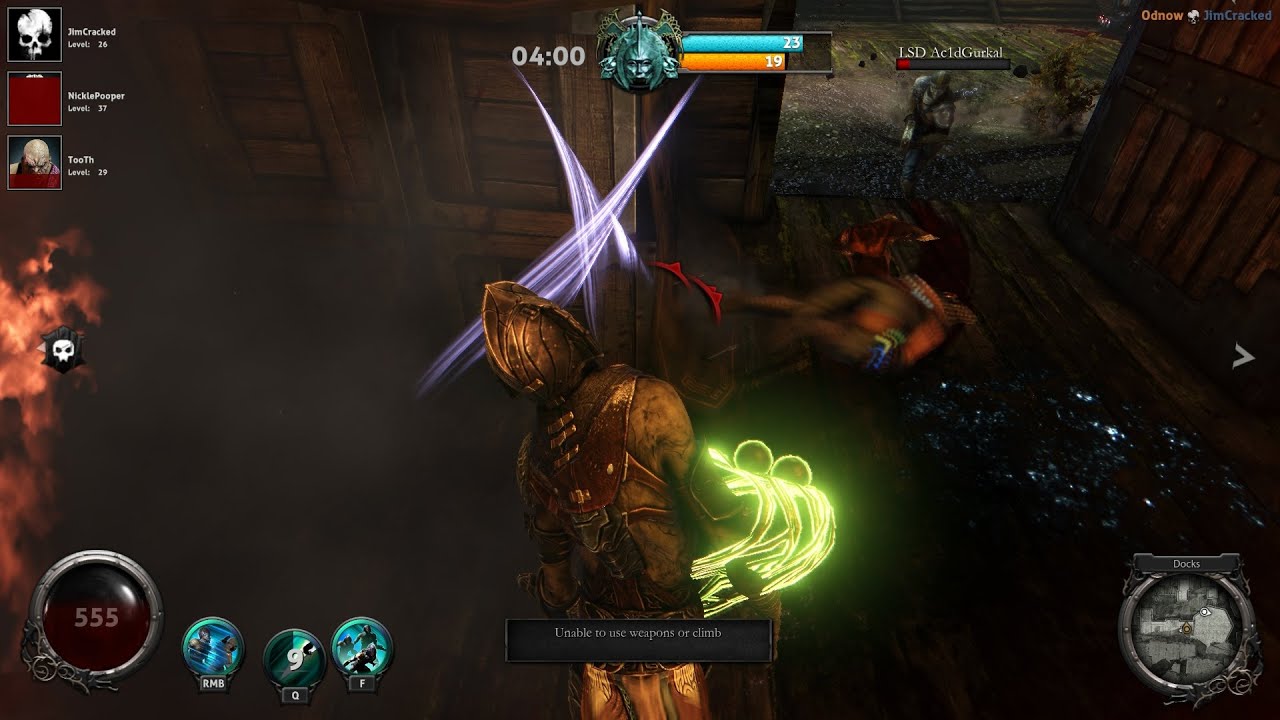The height and width of the screenshot is (720, 1280).
Task: Select NicklePooper's red portrait in the team list
Action: (x=35, y=99)
